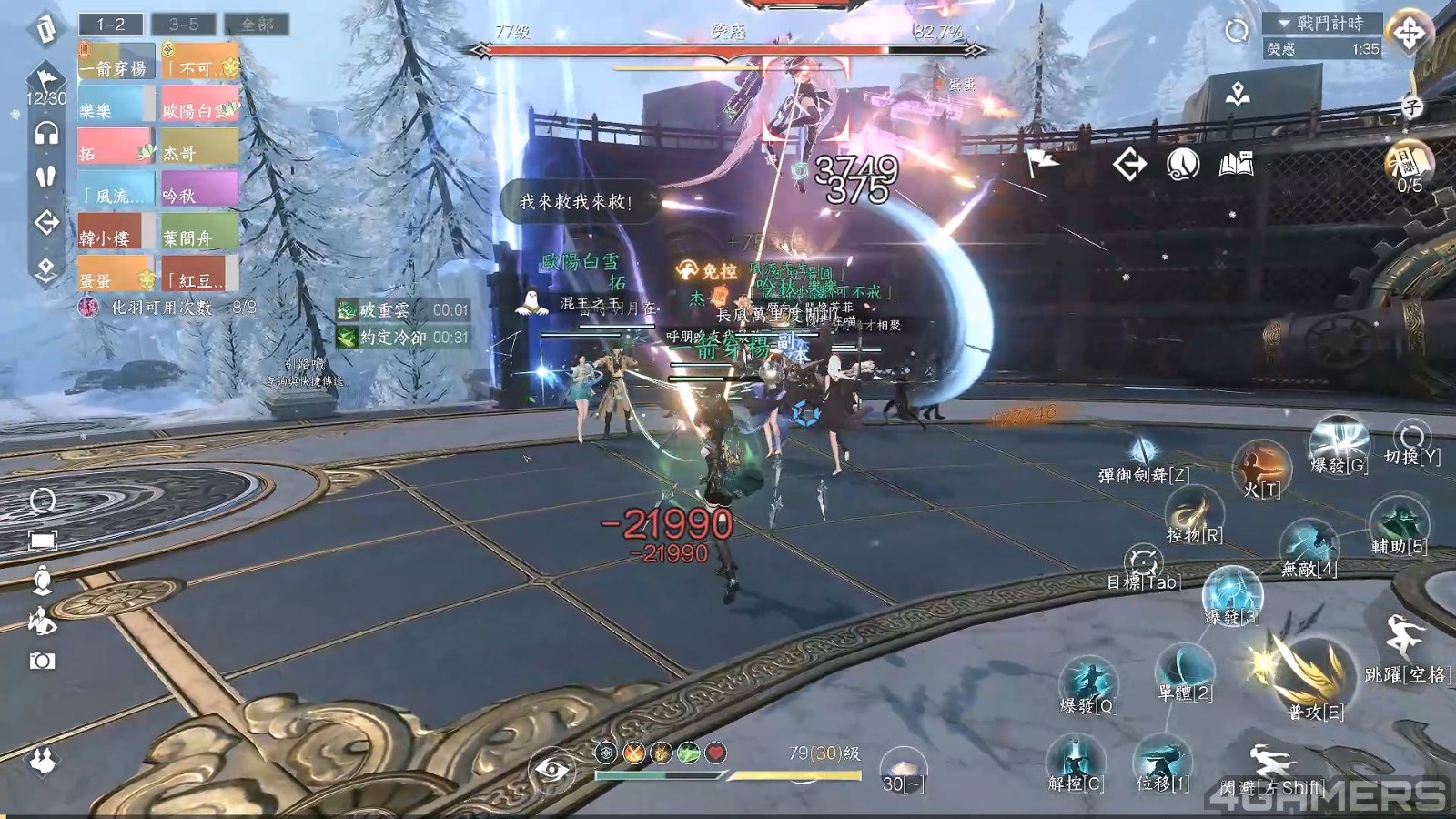Image resolution: width=1456 pixels, height=819 pixels.
Task: Select party member 吟秋
Action: 199,193
